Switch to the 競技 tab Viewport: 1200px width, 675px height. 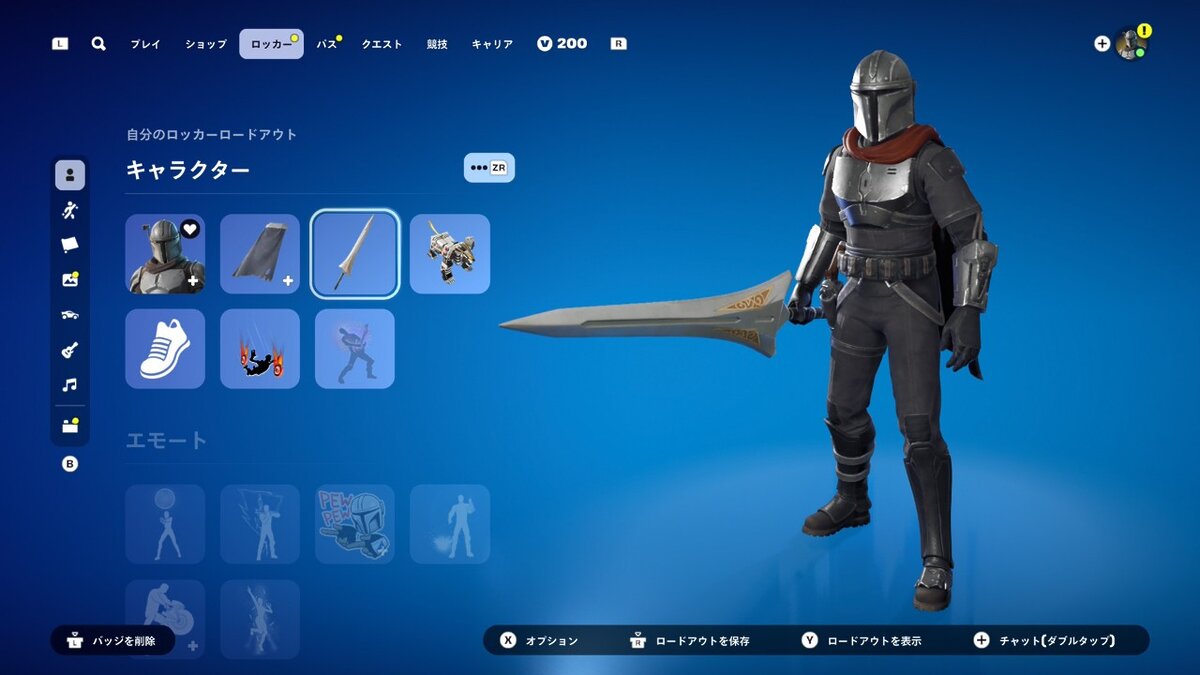(437, 44)
